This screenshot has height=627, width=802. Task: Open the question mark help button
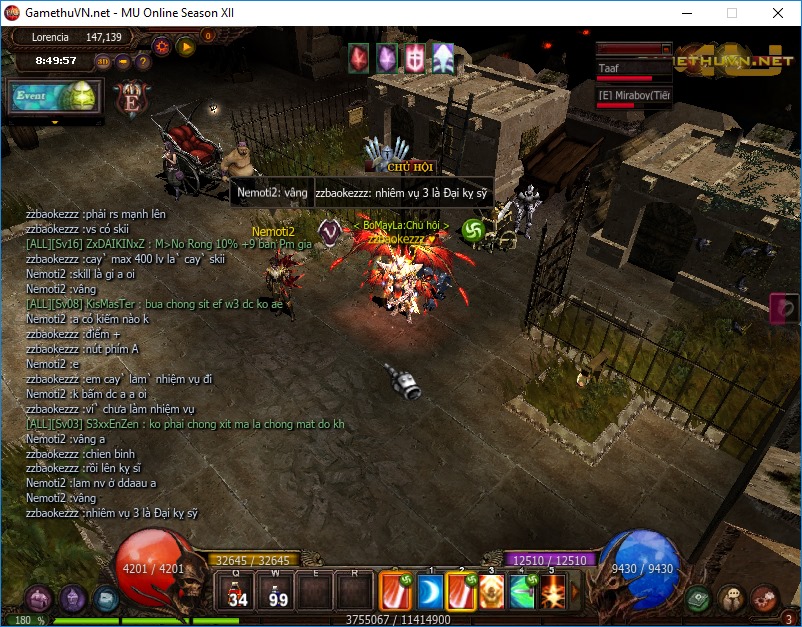[x=143, y=61]
